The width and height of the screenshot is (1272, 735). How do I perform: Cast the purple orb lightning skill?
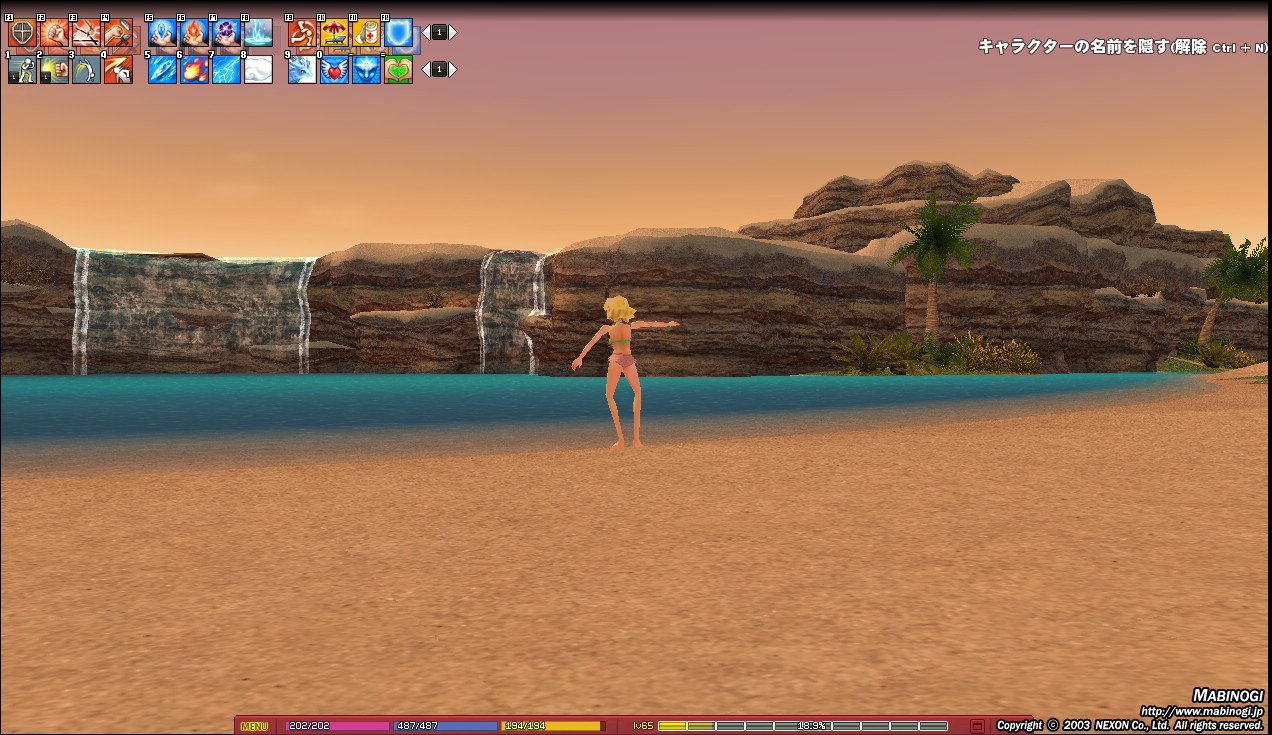(226, 33)
